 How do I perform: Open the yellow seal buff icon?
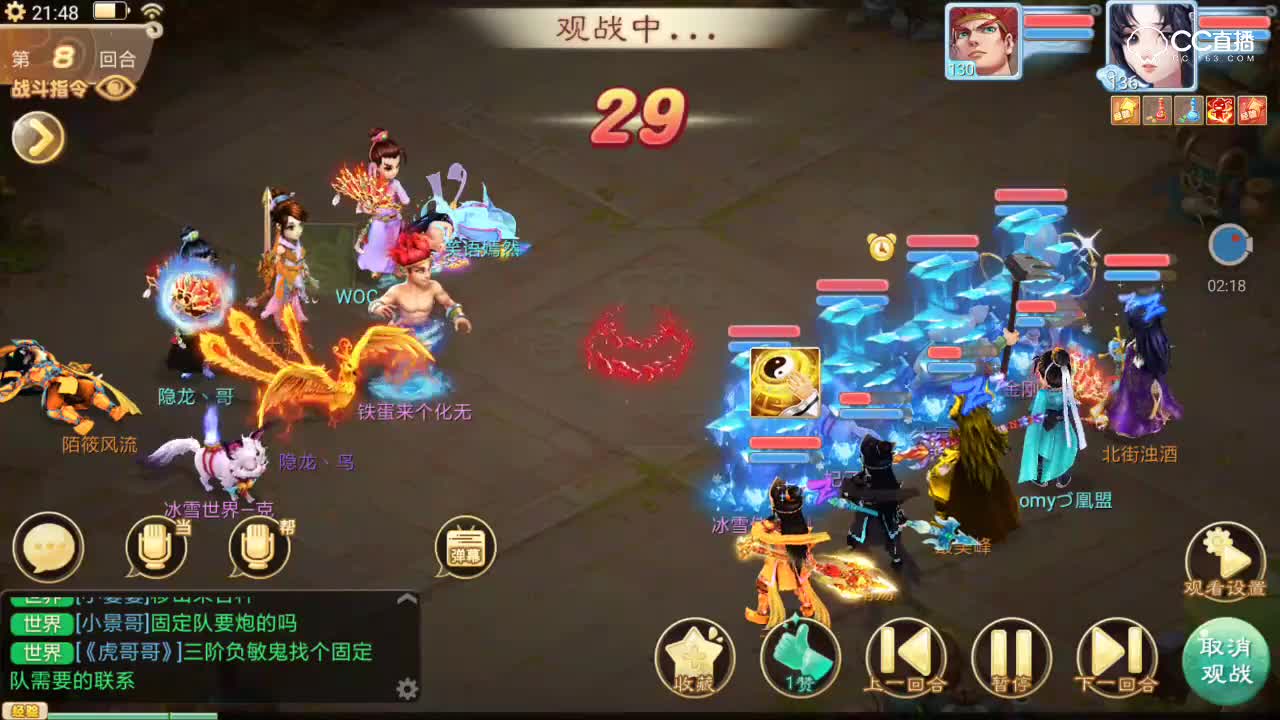pos(1125,110)
